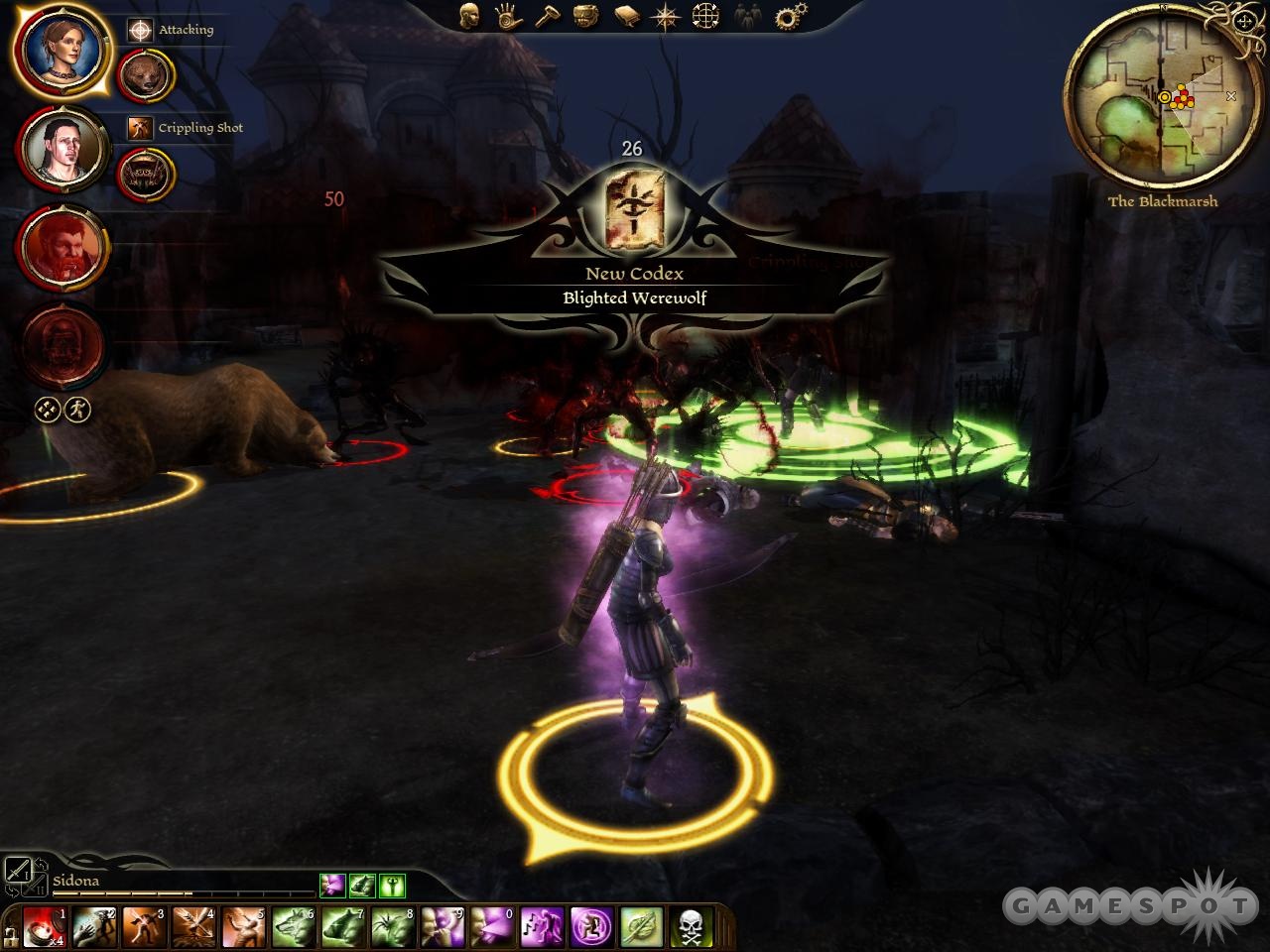The image size is (1270, 952).
Task: Open the New Codex Blighted Werewolf notification
Action: pyautogui.click(x=633, y=286)
